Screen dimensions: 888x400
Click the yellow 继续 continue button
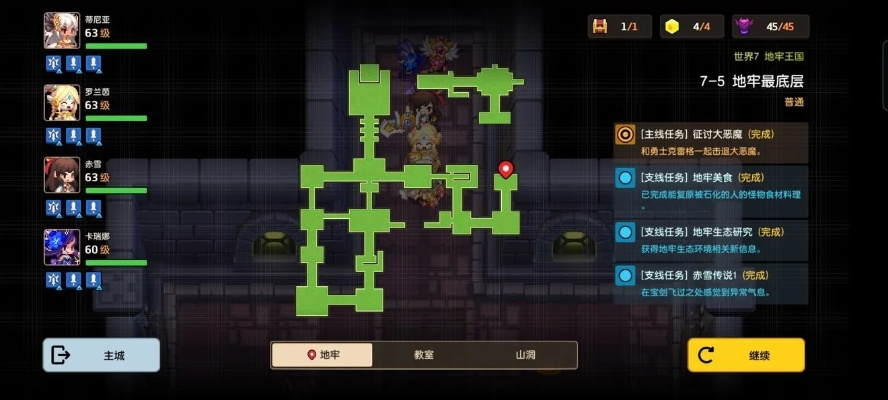(x=745, y=355)
